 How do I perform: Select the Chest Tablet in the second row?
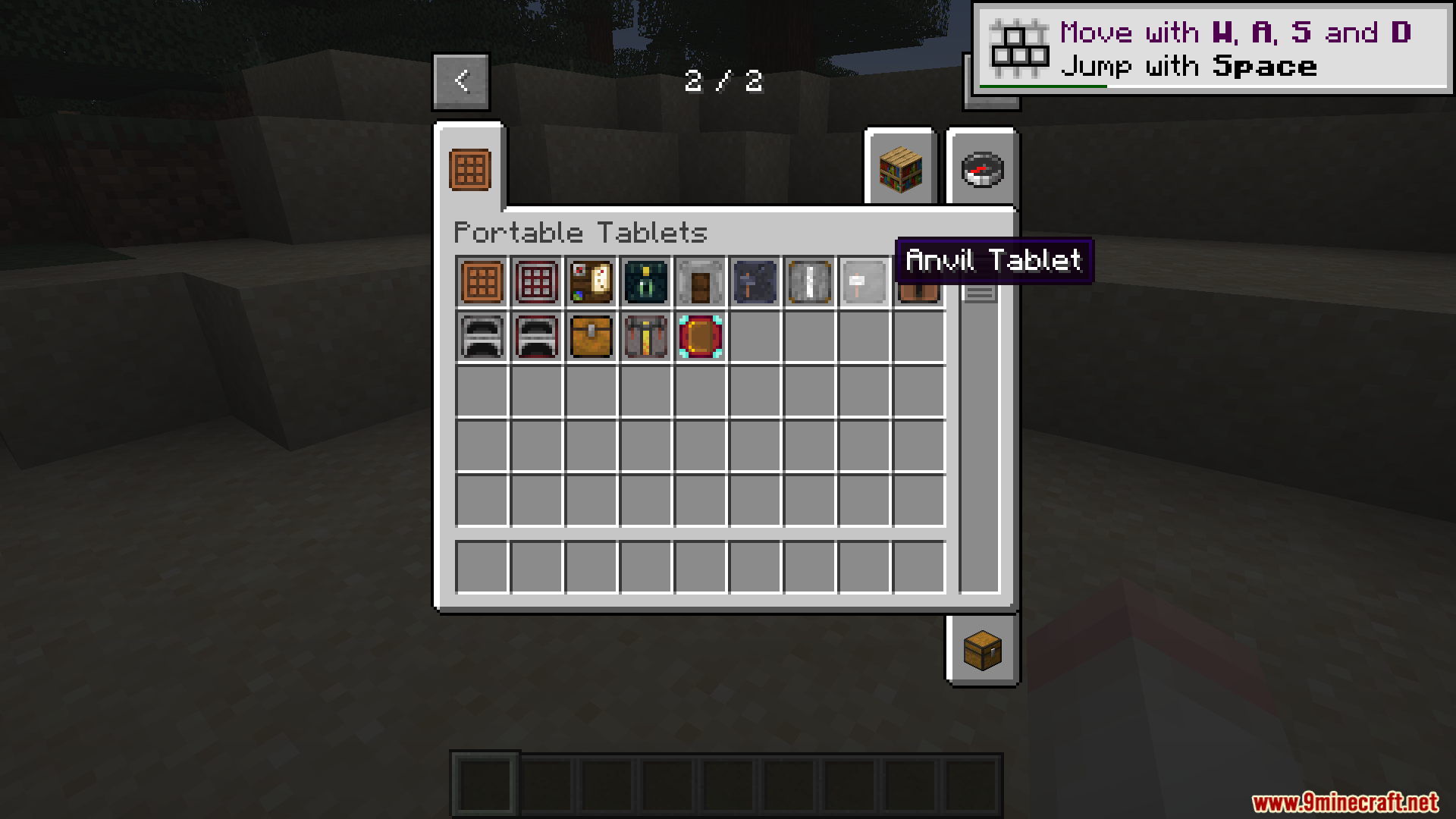click(590, 336)
